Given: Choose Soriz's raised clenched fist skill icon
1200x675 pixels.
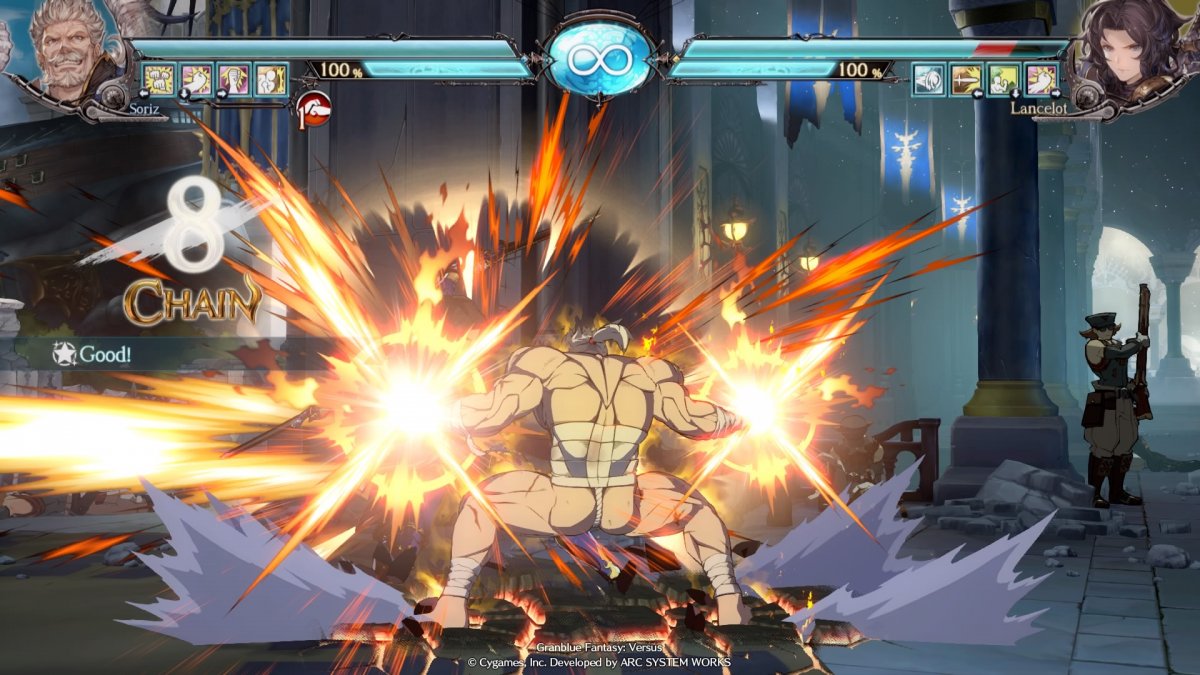Looking at the screenshot, I should [234, 79].
